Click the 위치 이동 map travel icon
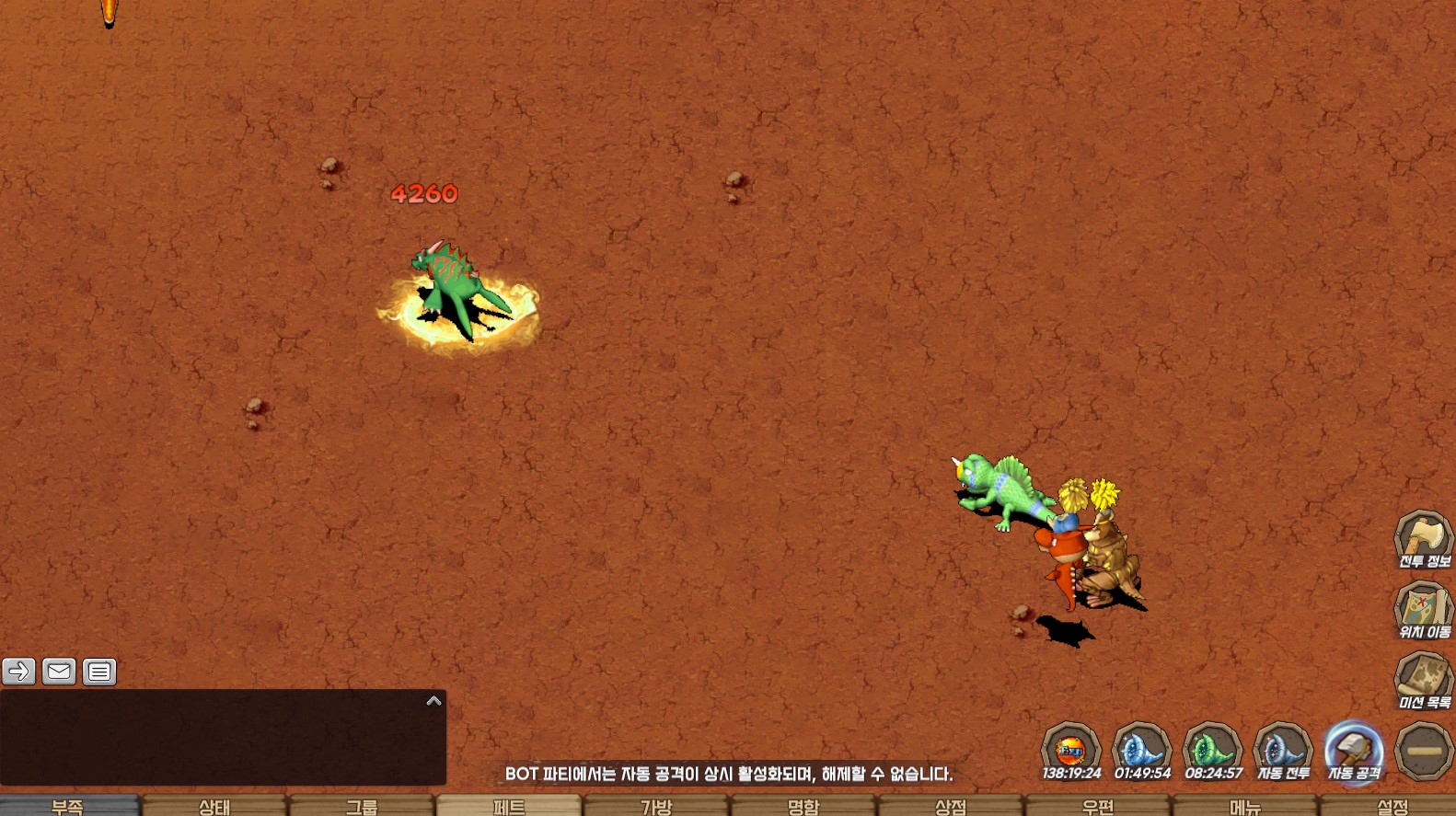1456x816 pixels. [x=1423, y=610]
